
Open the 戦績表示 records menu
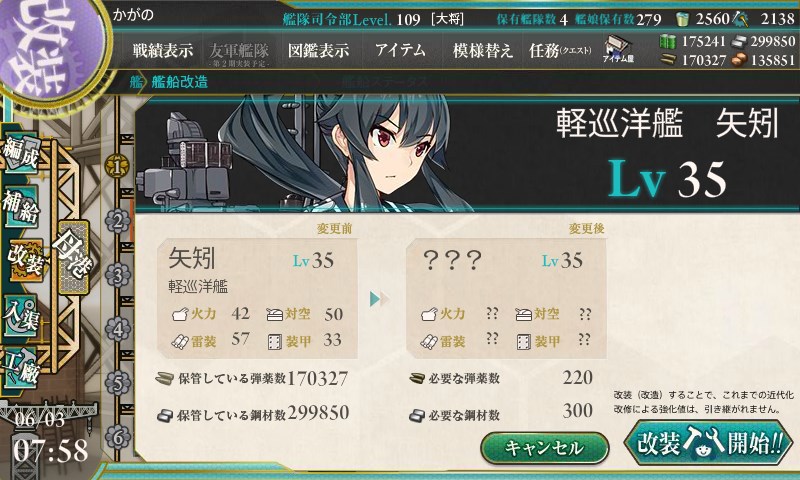164,51
